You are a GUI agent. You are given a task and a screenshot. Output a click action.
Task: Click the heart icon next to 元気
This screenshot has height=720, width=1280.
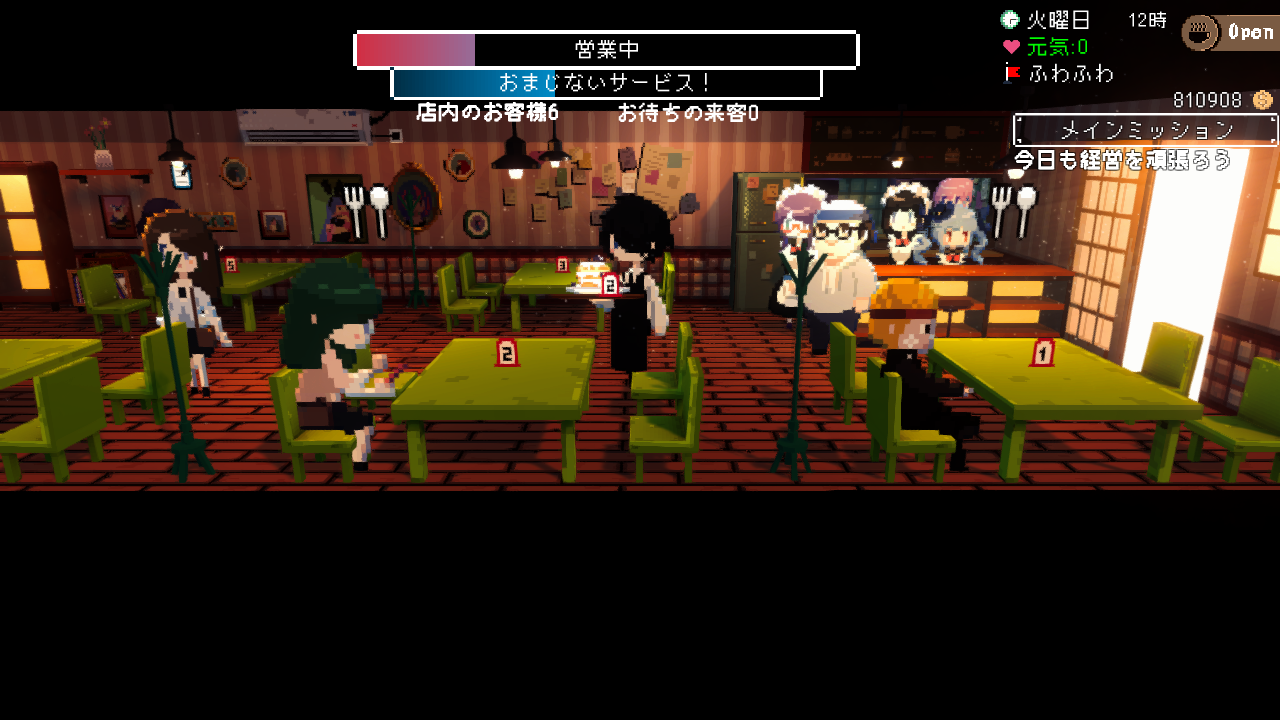(x=1011, y=45)
